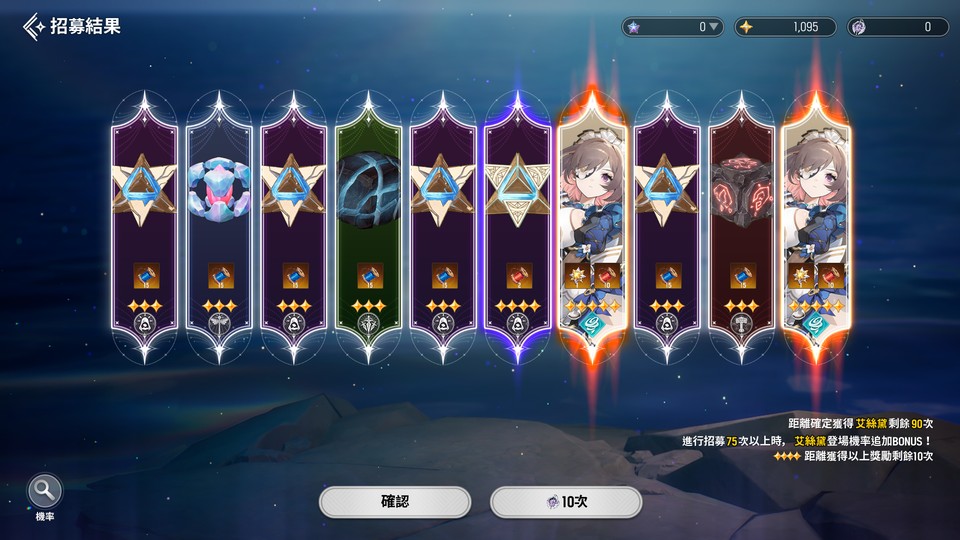Screen dimensions: 960x540
Task: Recruit again with the 10次 button
Action: [x=565, y=502]
